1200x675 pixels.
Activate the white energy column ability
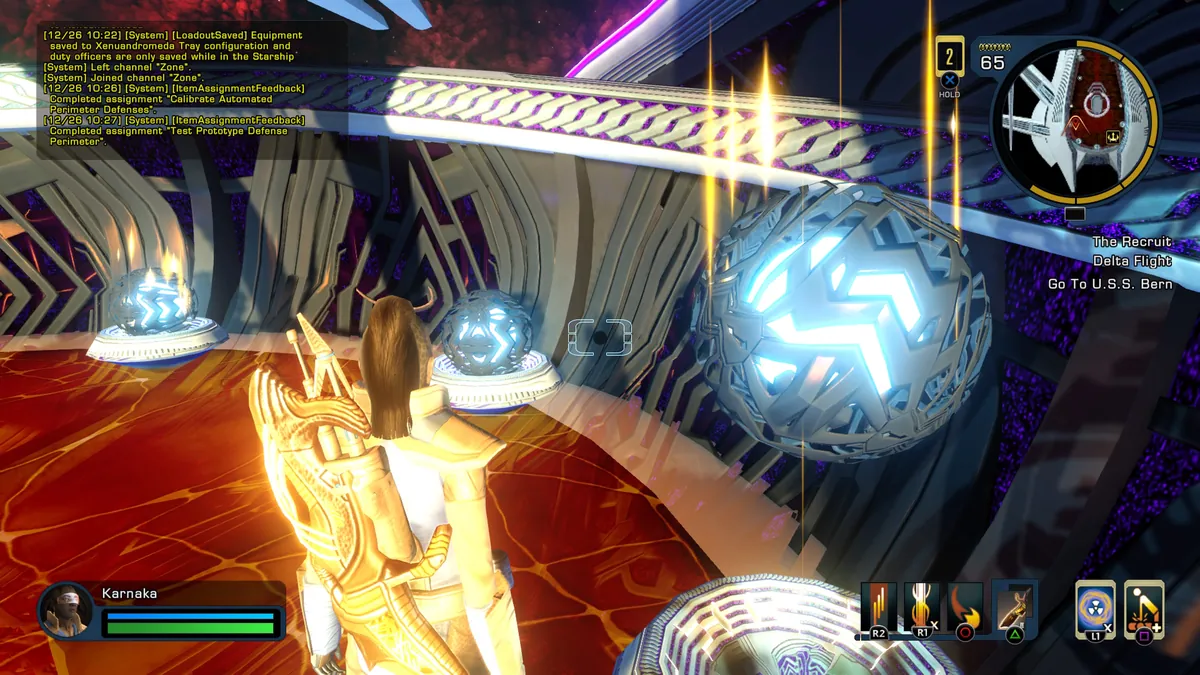(922, 607)
